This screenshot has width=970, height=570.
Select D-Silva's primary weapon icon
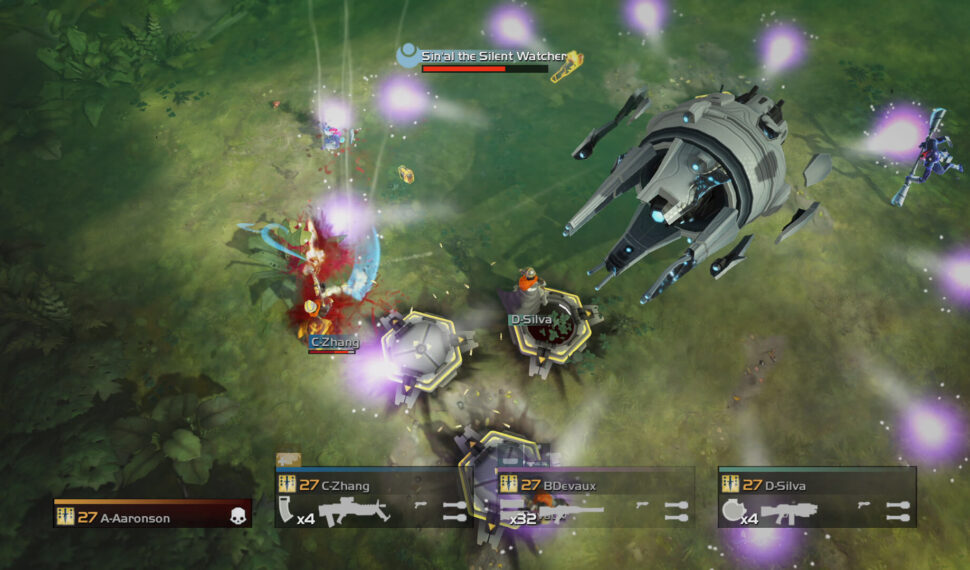click(x=789, y=512)
